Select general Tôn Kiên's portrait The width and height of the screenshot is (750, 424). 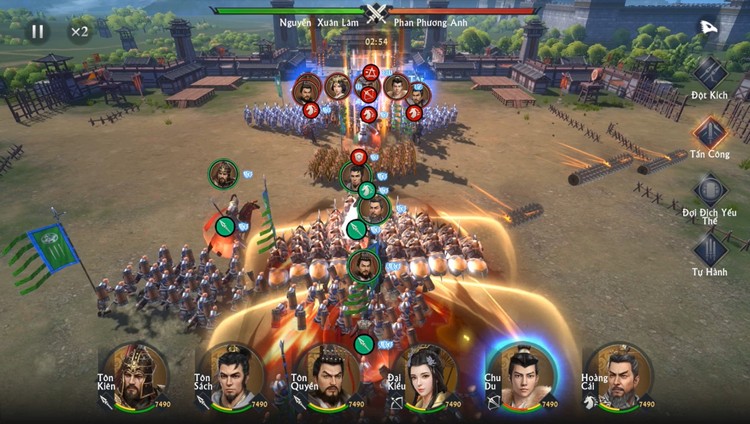[x=136, y=377]
